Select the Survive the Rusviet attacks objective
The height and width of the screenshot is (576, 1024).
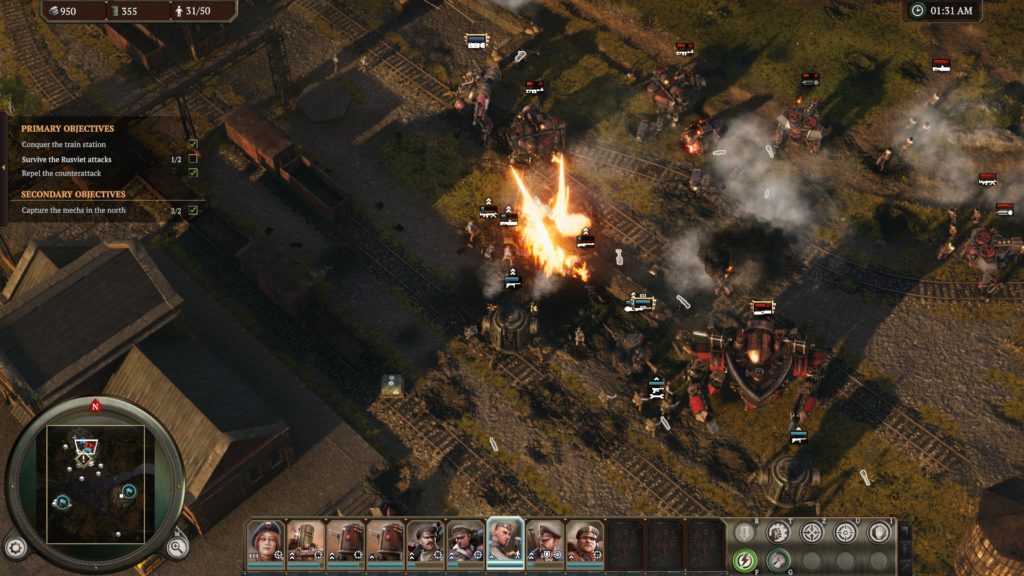[66, 159]
